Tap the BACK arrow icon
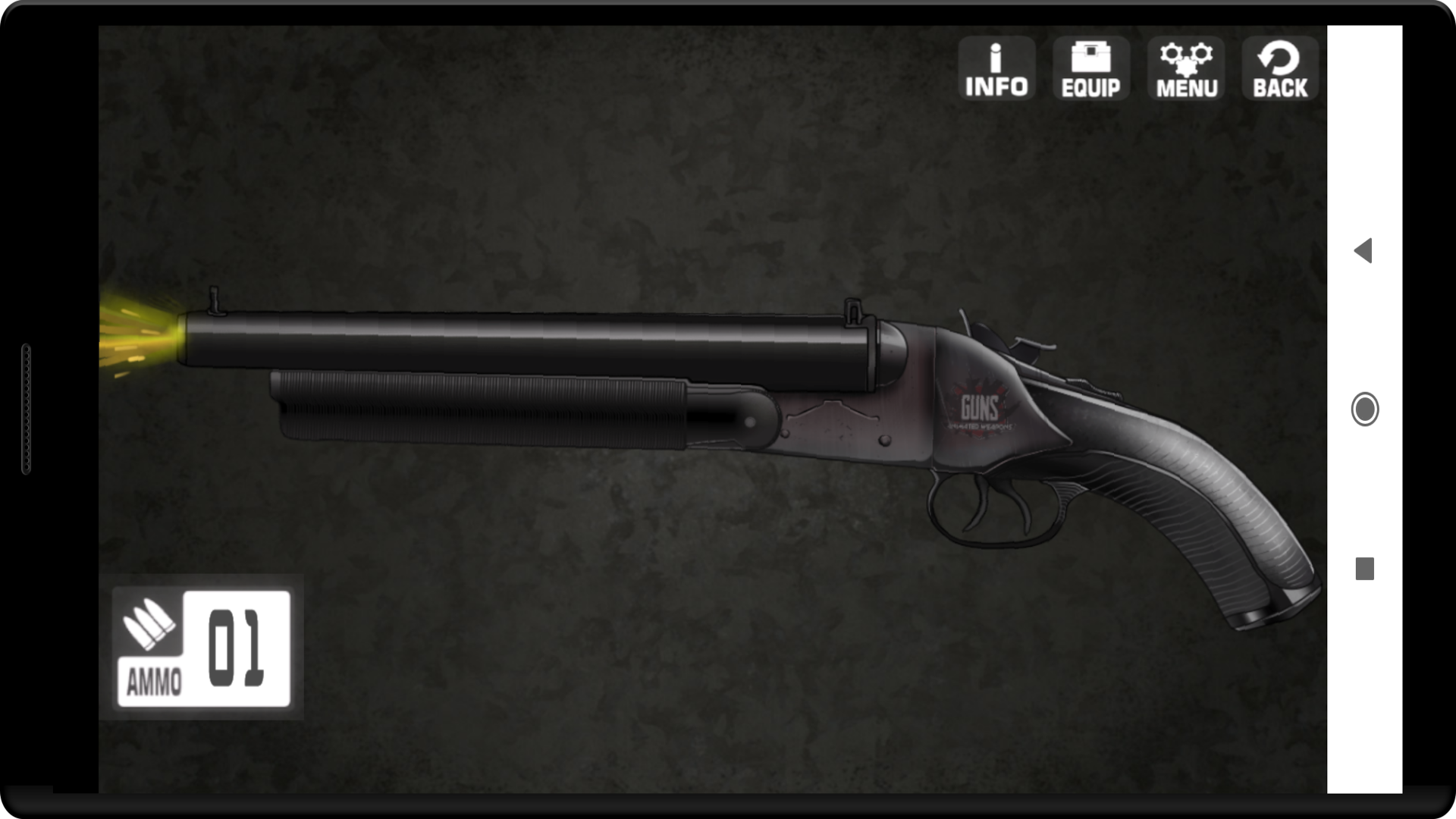Image resolution: width=1456 pixels, height=819 pixels. [x=1279, y=68]
